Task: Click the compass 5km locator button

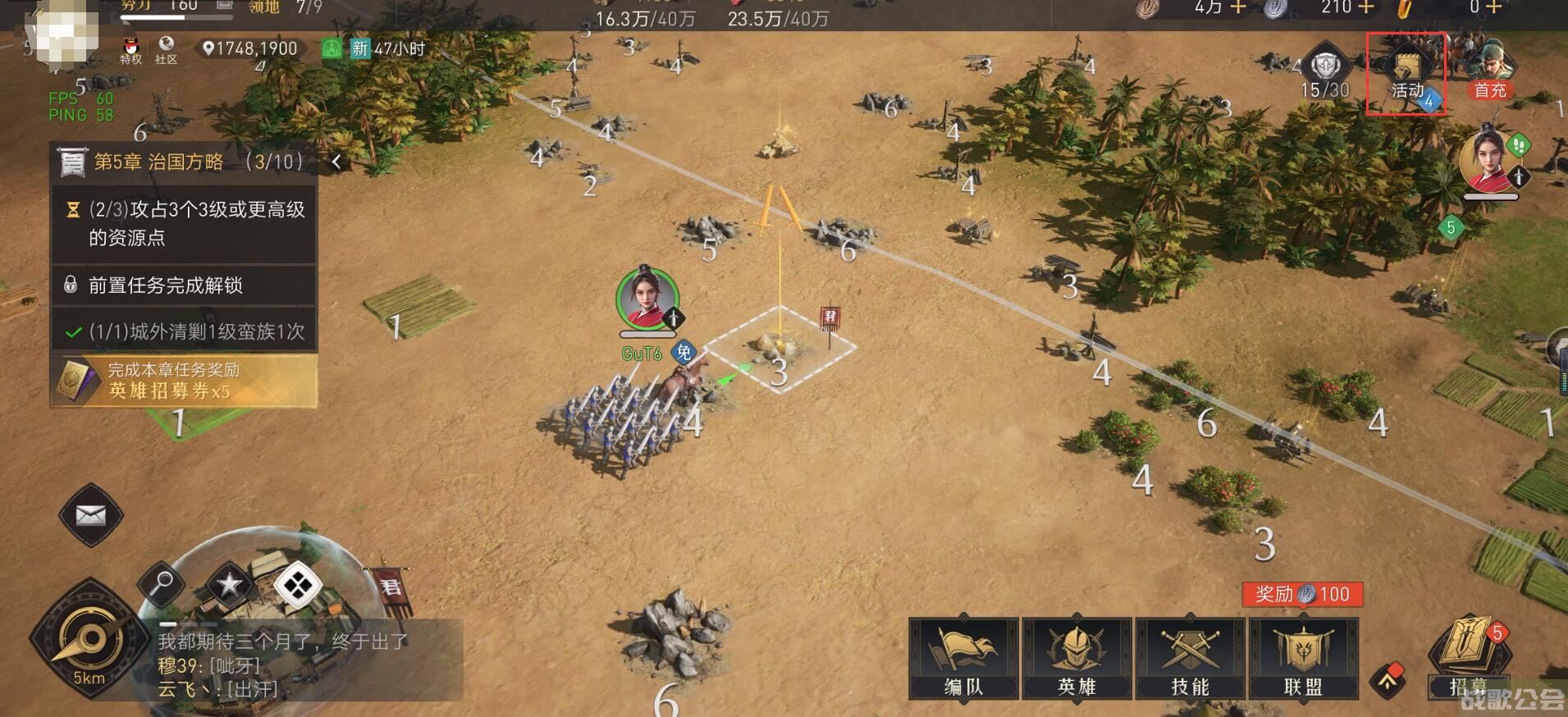Action: tap(89, 640)
